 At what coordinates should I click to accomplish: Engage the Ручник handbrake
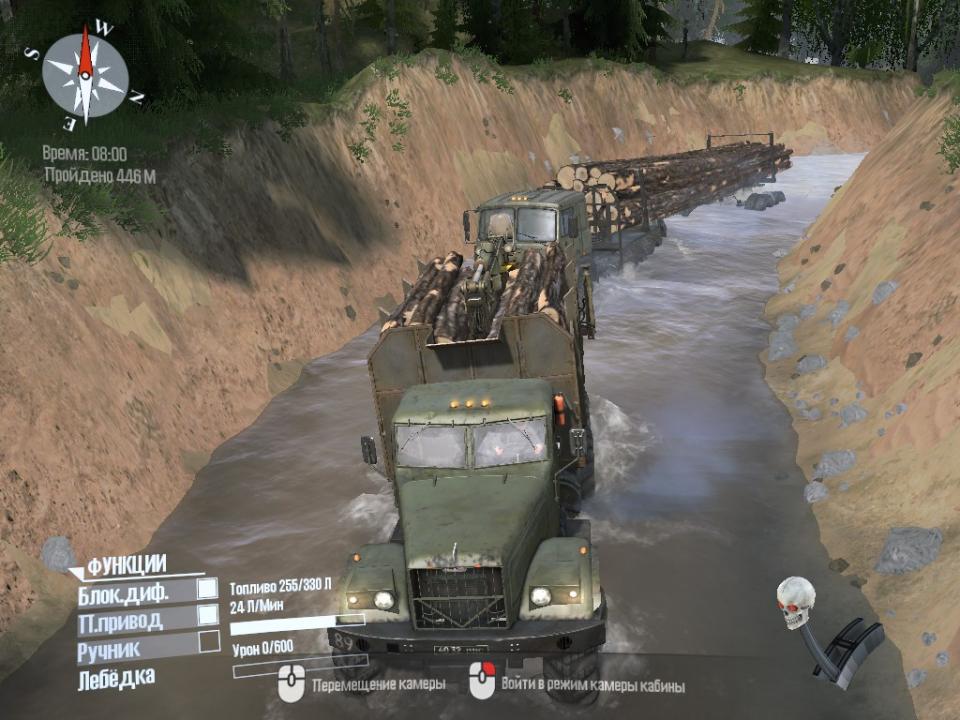click(208, 642)
